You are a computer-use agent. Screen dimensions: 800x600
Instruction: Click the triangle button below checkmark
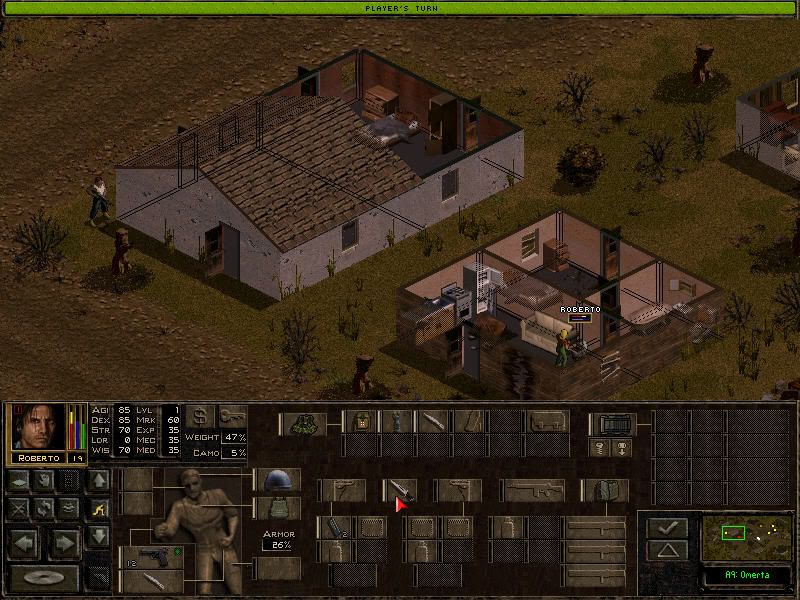tap(665, 551)
